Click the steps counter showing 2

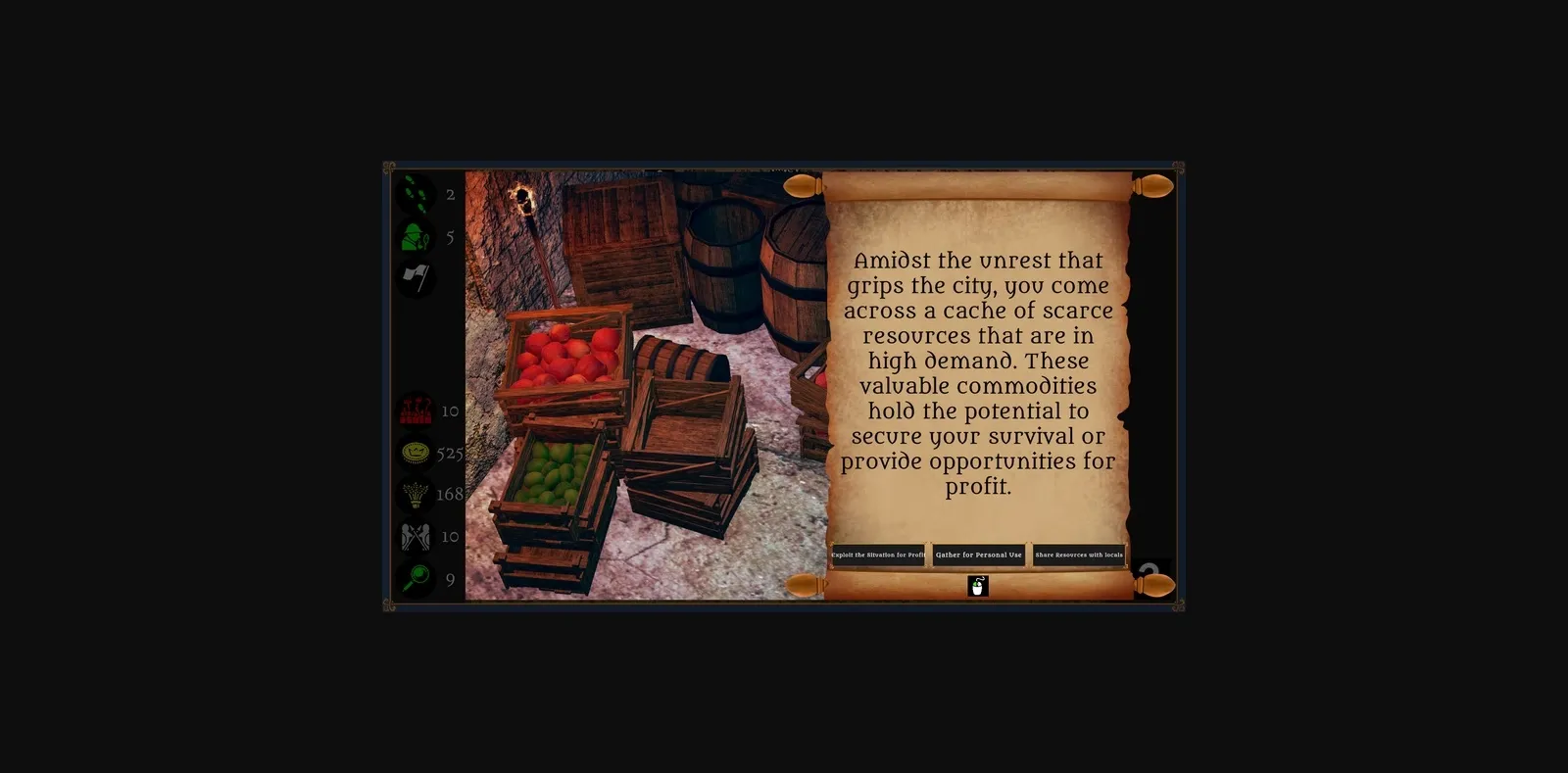(x=450, y=194)
